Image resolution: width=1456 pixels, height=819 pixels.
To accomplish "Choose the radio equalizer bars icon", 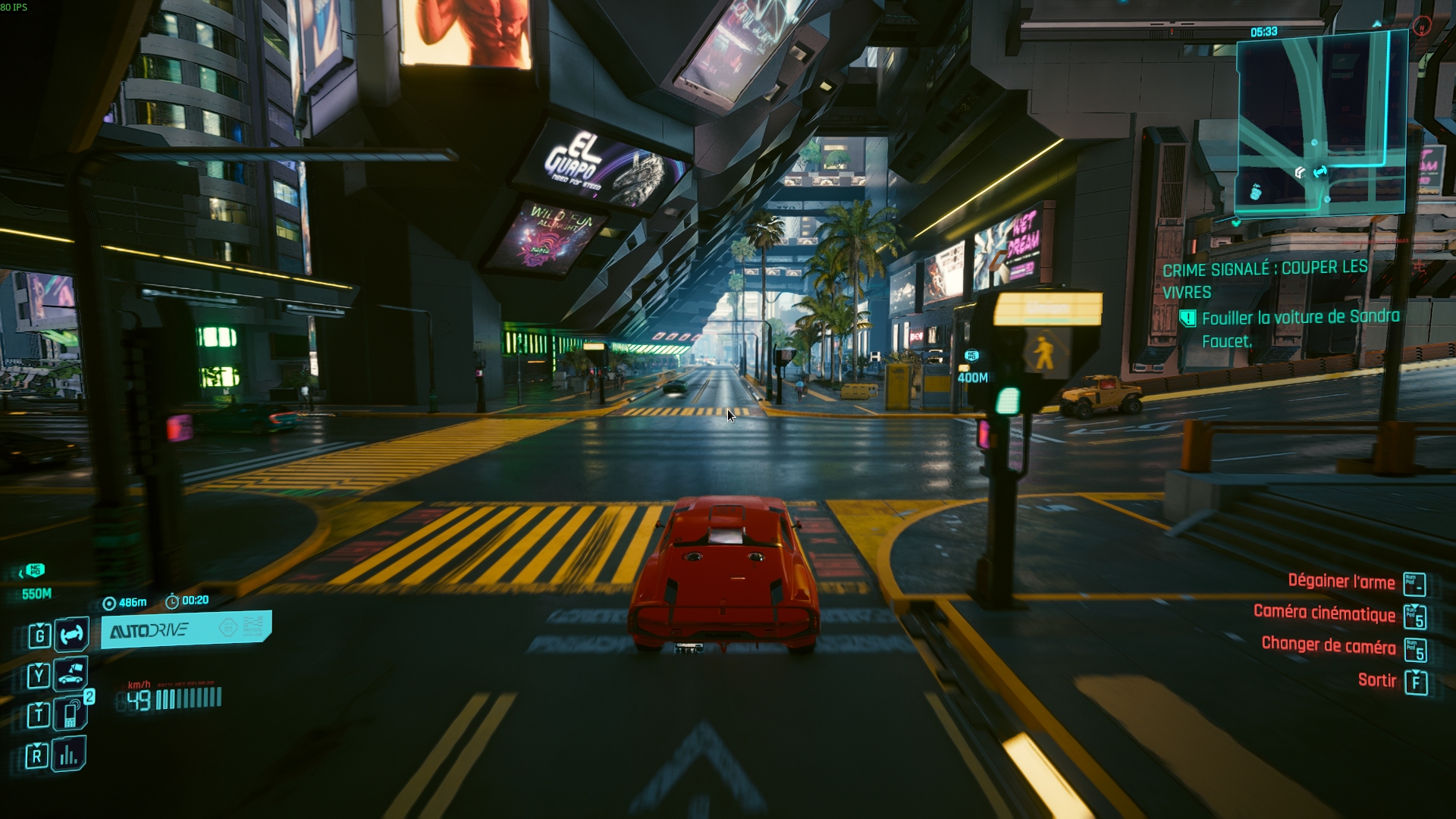I will 69,755.
